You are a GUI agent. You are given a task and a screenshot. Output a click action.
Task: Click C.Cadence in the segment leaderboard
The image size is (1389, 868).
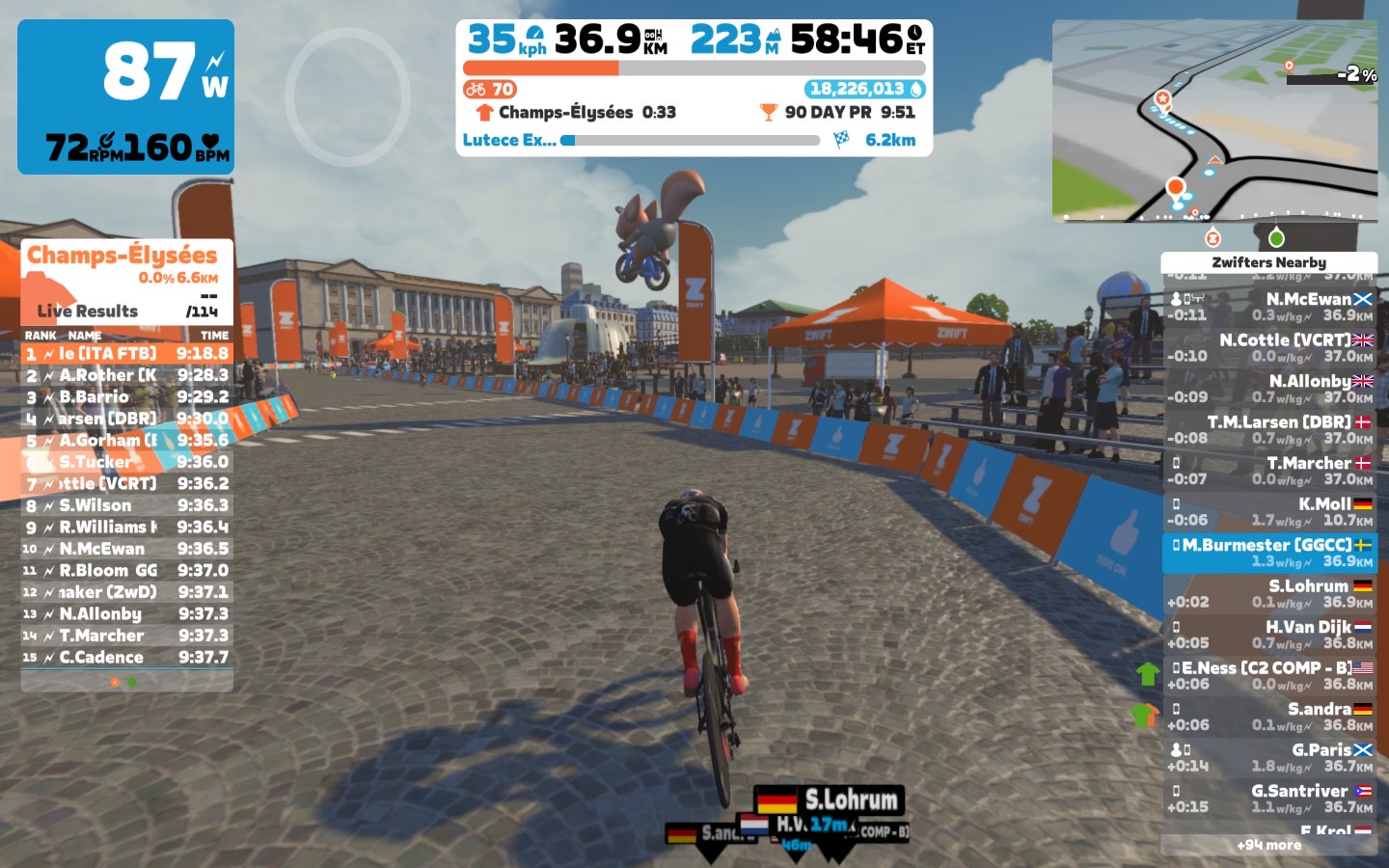(126, 658)
